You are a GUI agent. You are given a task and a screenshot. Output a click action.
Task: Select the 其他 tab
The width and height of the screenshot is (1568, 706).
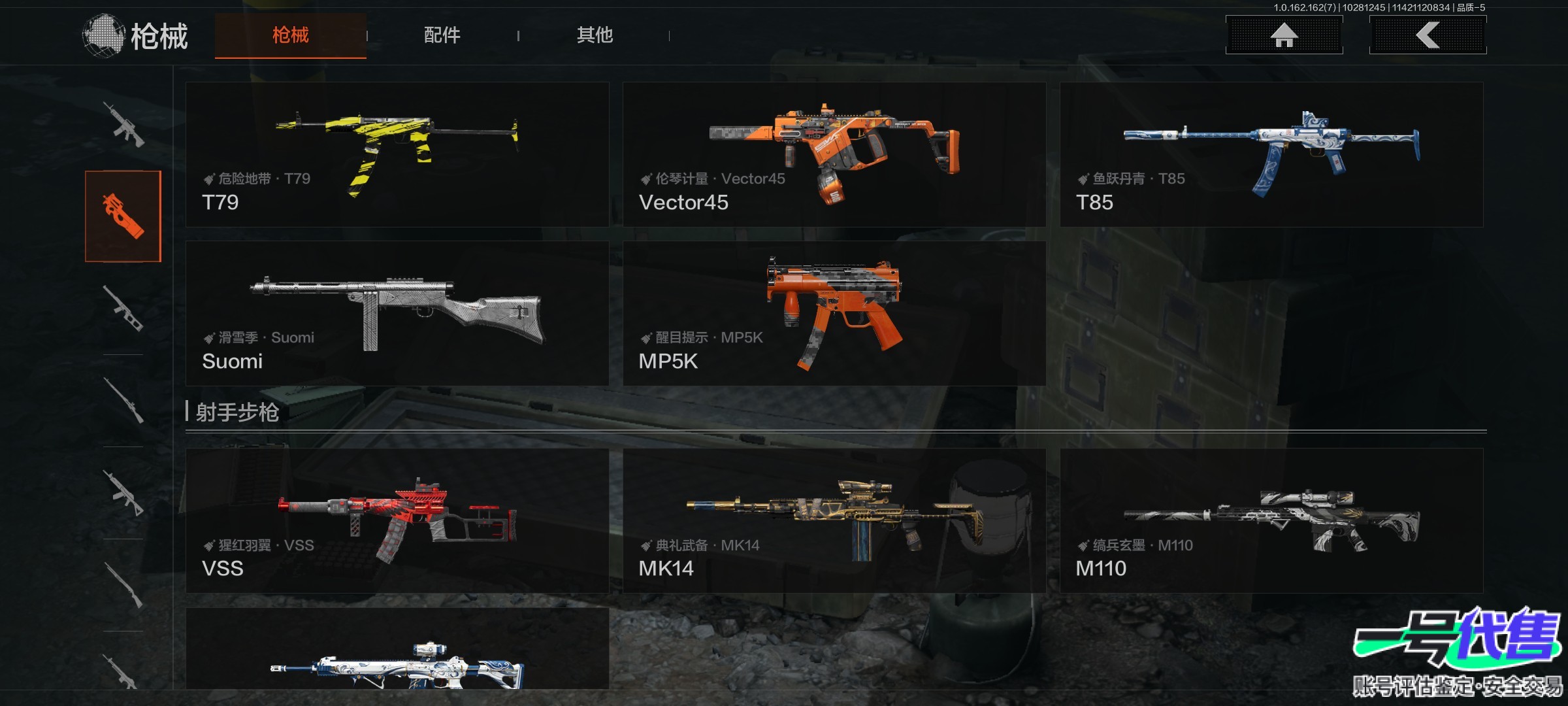(594, 35)
